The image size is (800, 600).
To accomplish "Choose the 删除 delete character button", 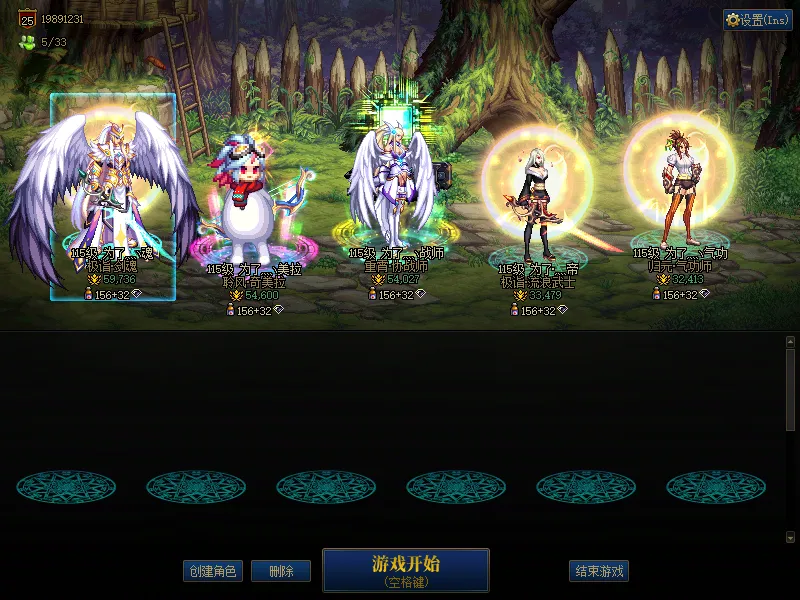I will (x=280, y=571).
